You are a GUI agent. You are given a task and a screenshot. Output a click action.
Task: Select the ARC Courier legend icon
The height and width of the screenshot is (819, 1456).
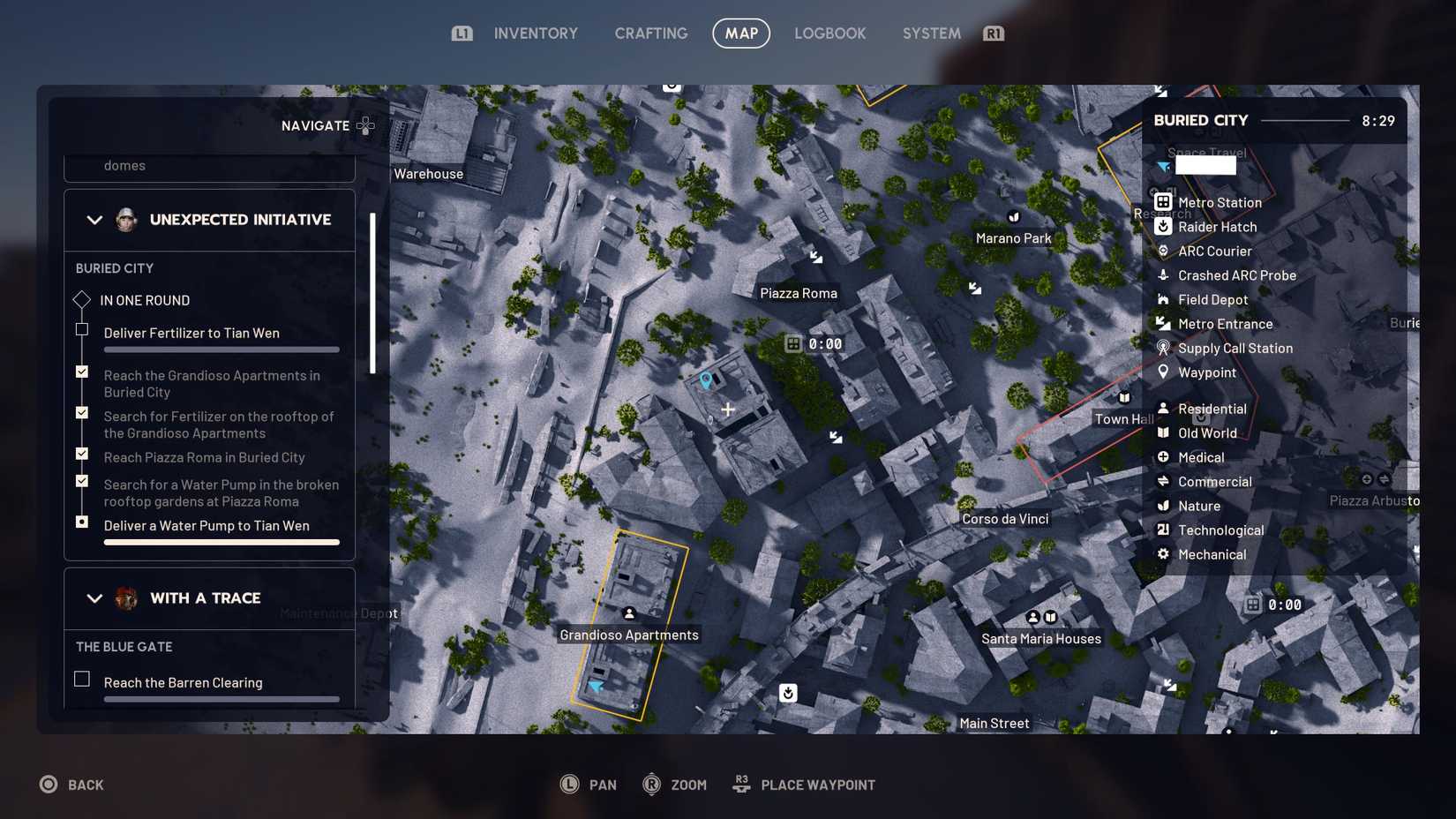point(1165,251)
